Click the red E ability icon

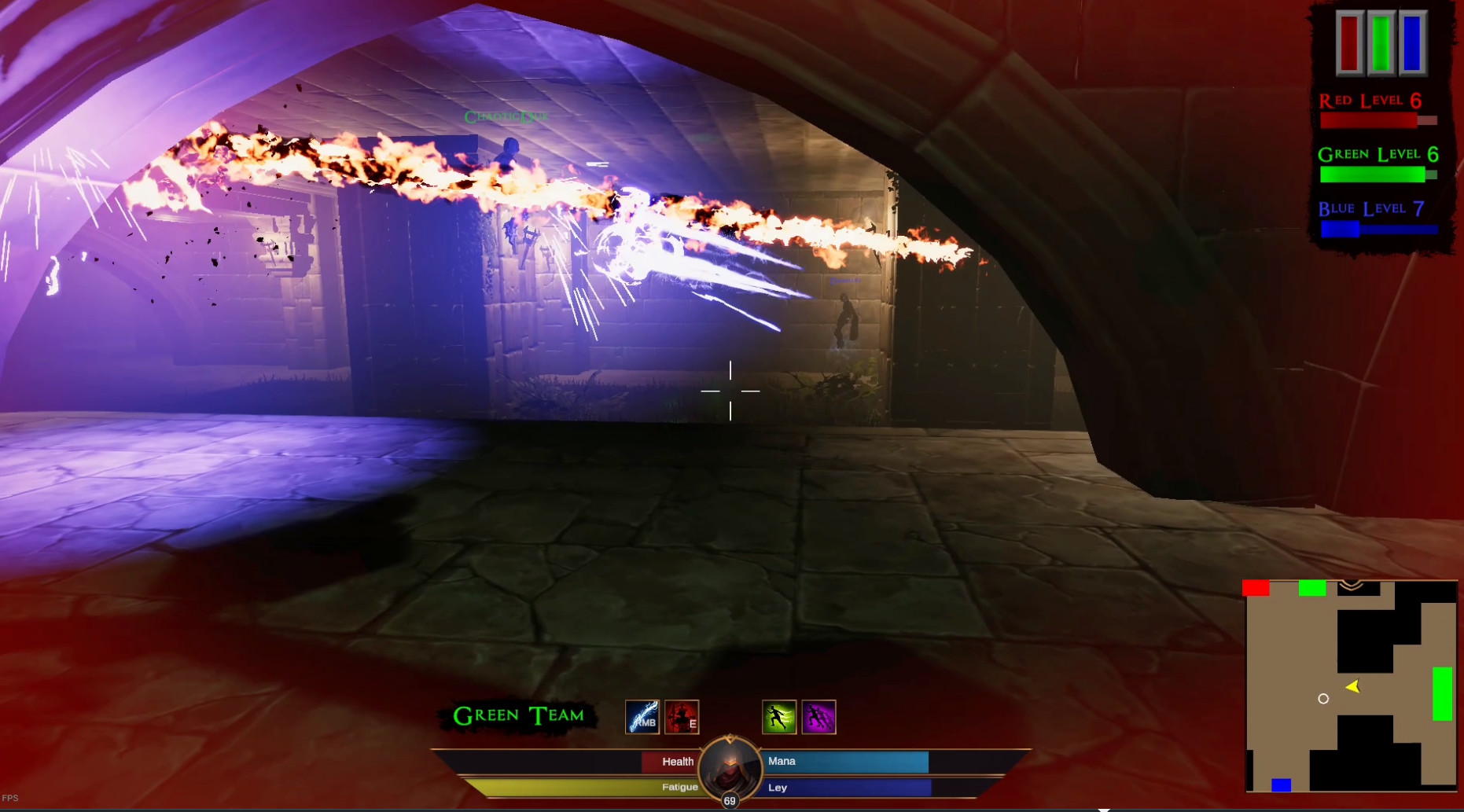(681, 716)
